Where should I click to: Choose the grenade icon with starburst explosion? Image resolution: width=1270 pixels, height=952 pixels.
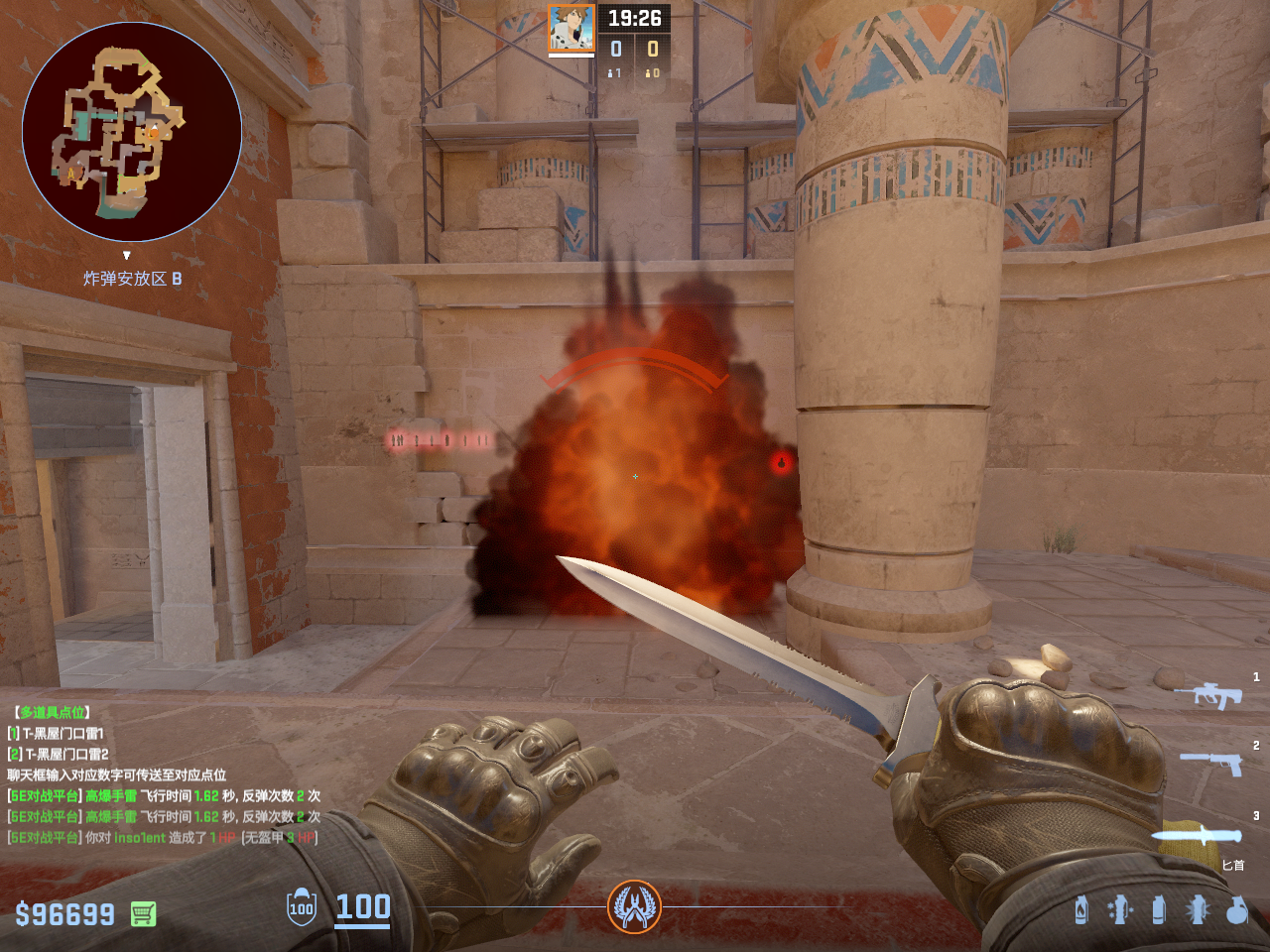[x=1197, y=909]
